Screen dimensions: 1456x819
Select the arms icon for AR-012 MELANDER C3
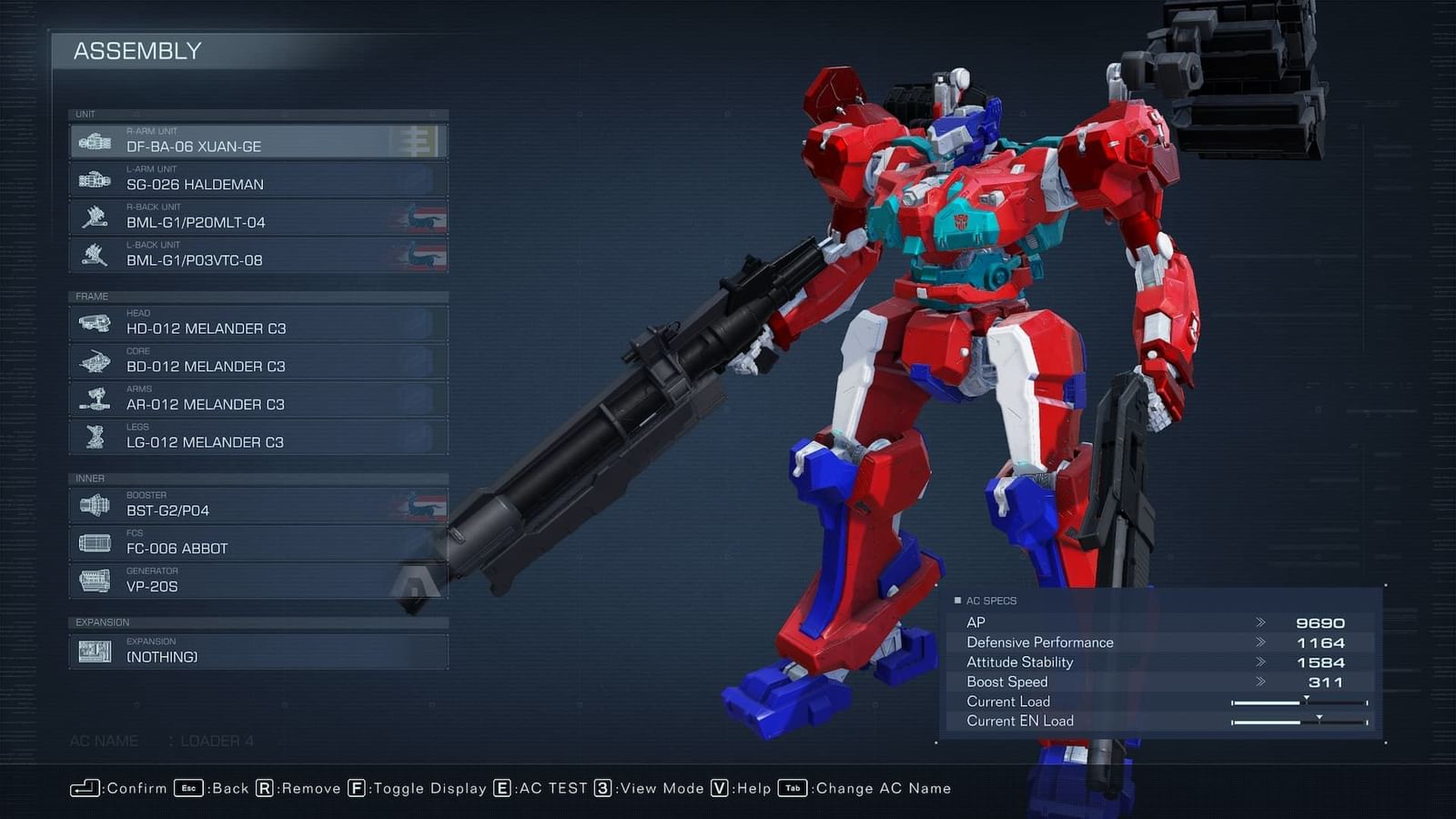(x=95, y=399)
